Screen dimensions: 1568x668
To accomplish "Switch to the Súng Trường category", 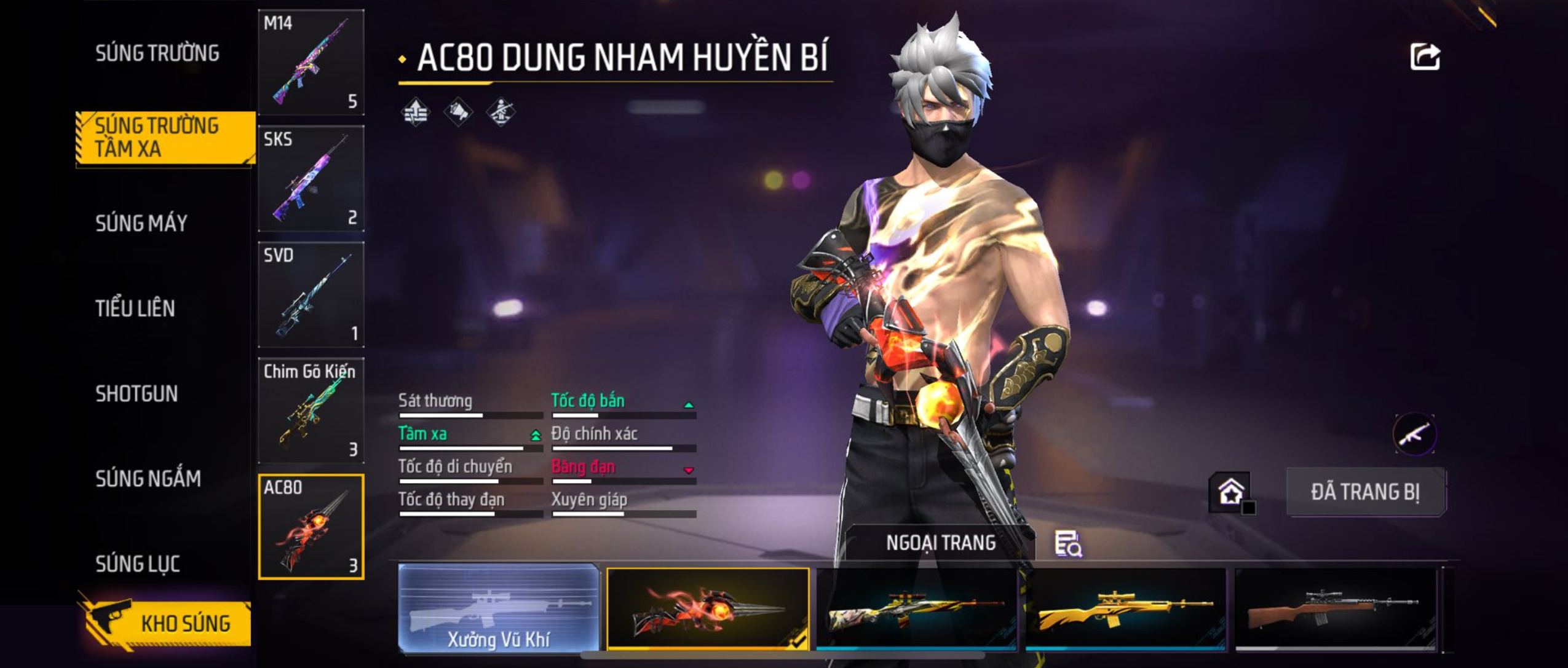I will click(x=157, y=53).
